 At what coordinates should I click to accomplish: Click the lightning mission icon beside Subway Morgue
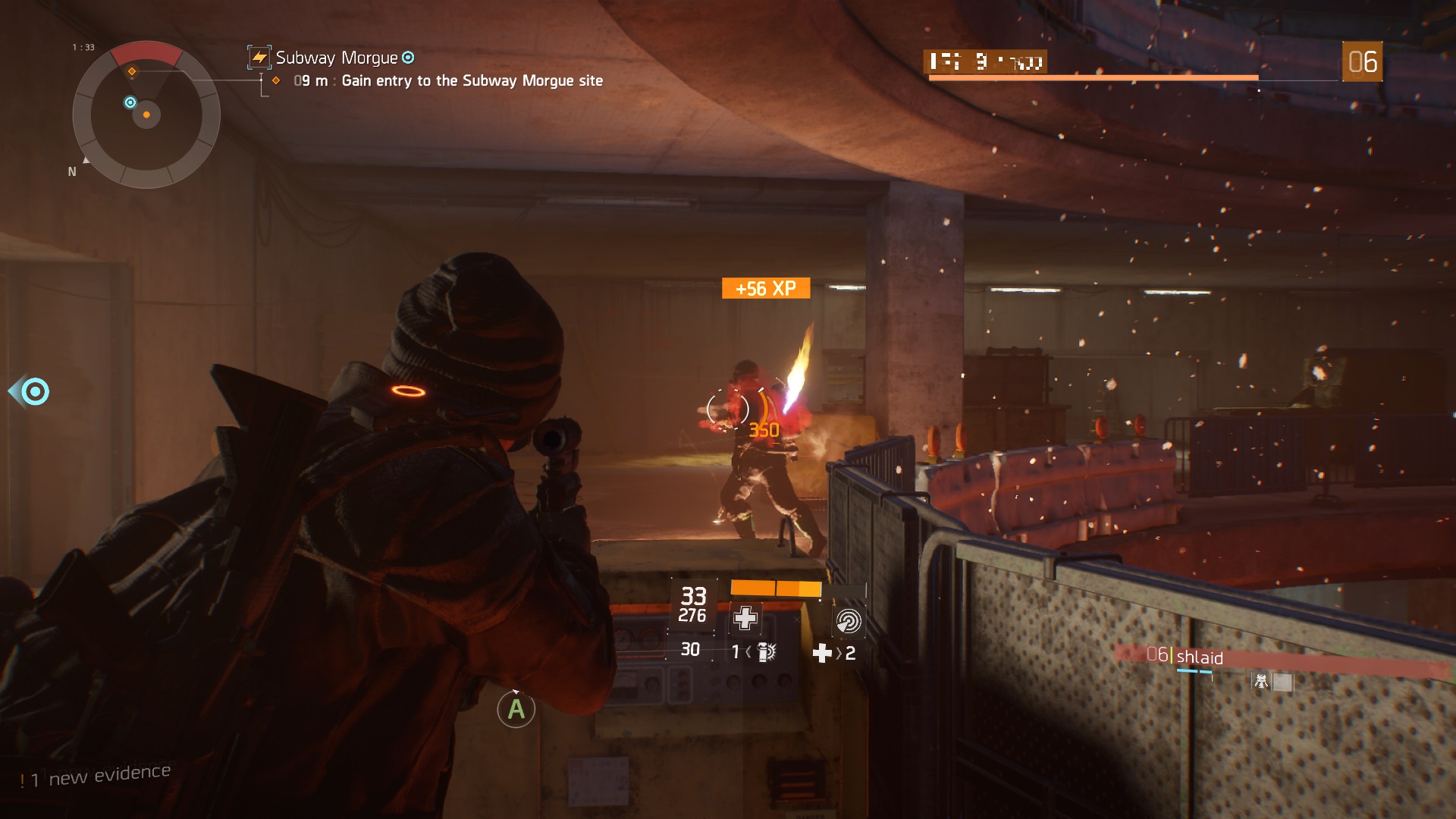[259, 58]
